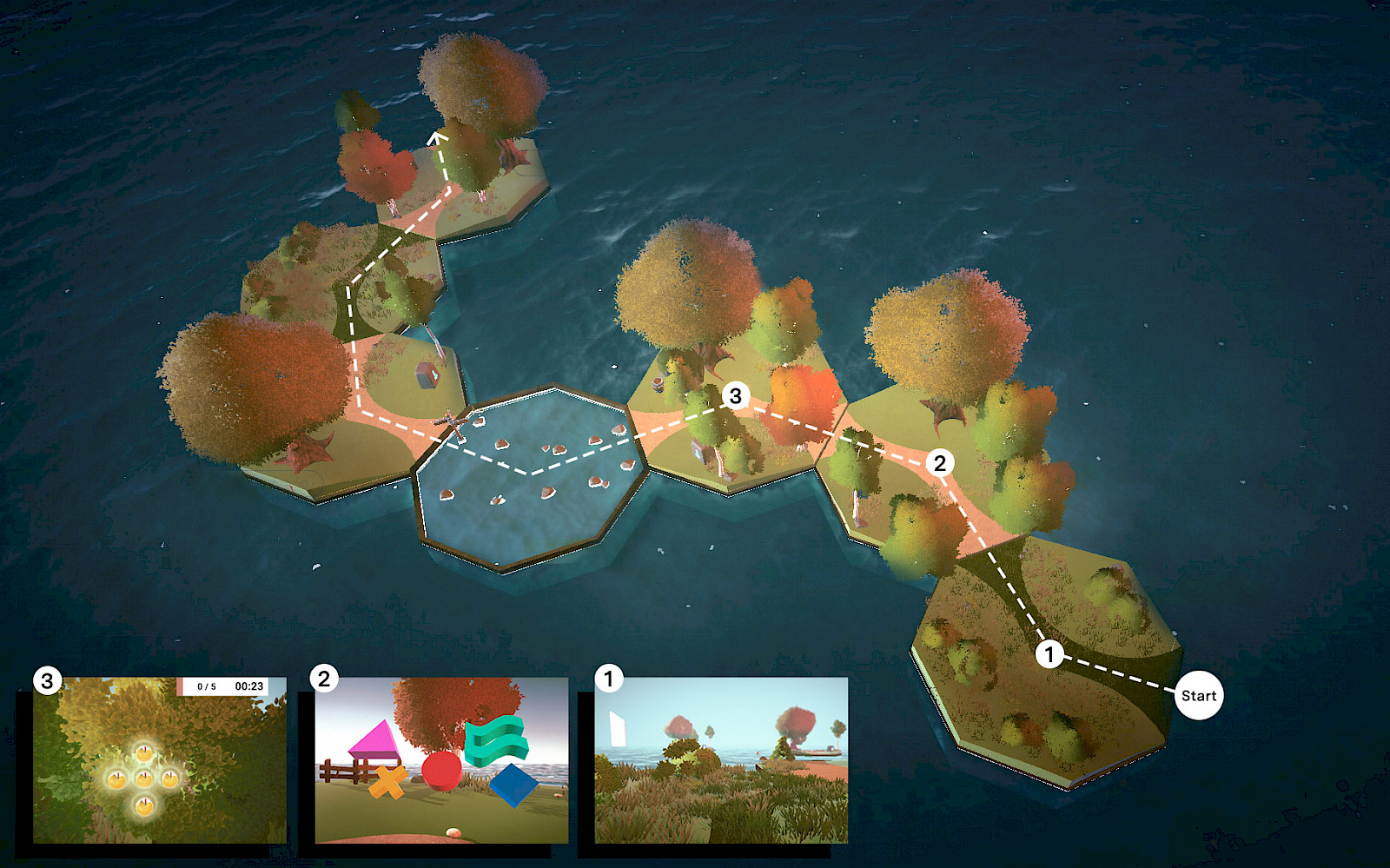
Task: Choose waypoint 3 on the dashed island path
Action: click(735, 396)
